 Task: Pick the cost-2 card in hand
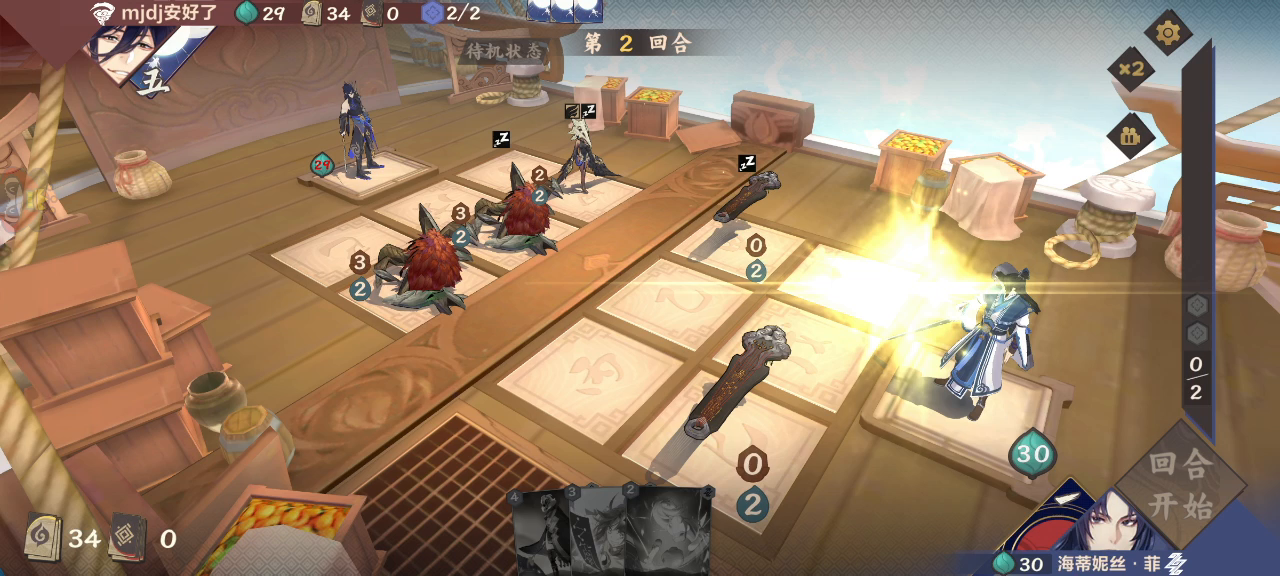[668, 530]
